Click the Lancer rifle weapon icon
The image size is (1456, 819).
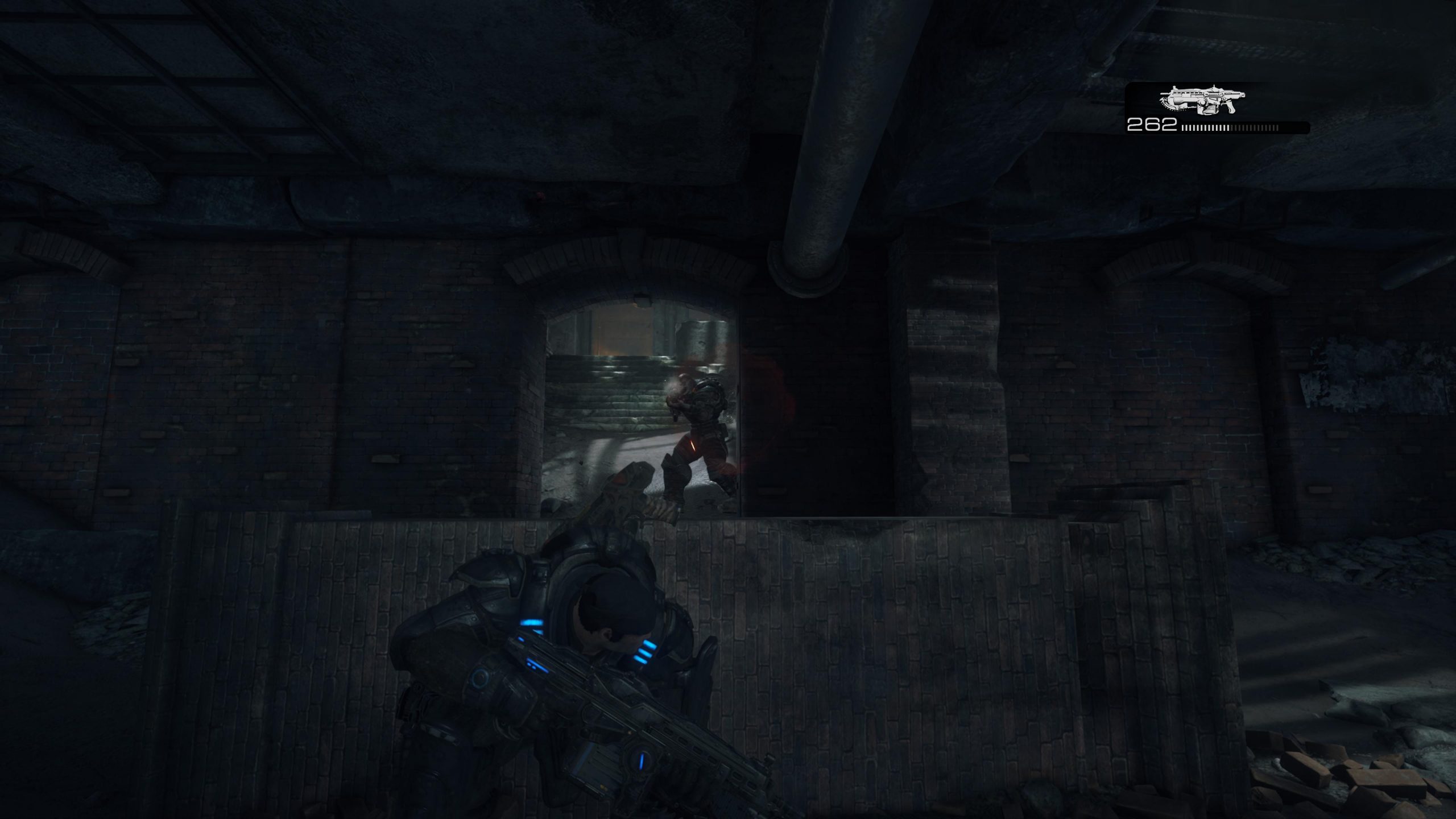(1203, 100)
